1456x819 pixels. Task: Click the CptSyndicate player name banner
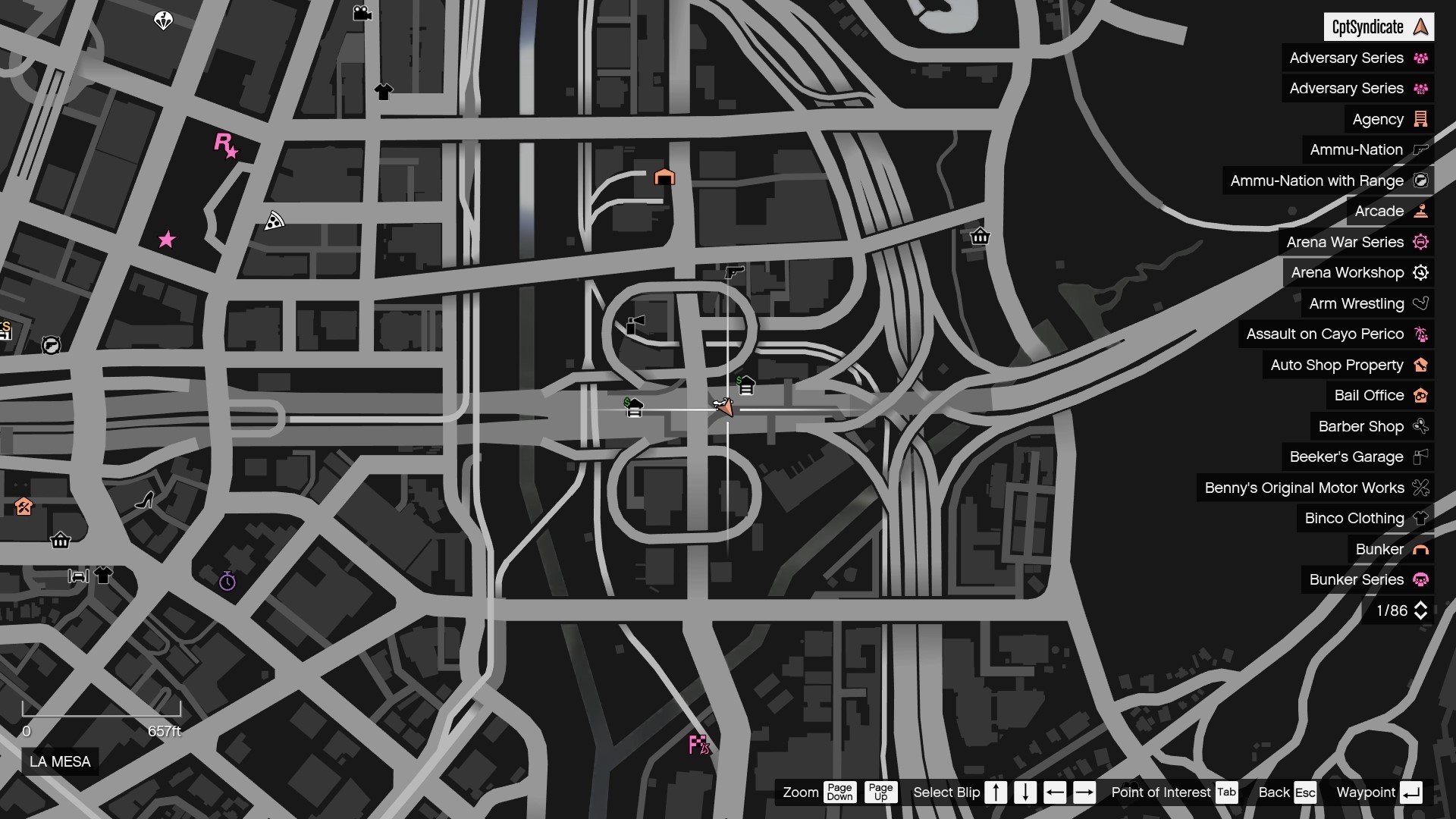pyautogui.click(x=1378, y=27)
